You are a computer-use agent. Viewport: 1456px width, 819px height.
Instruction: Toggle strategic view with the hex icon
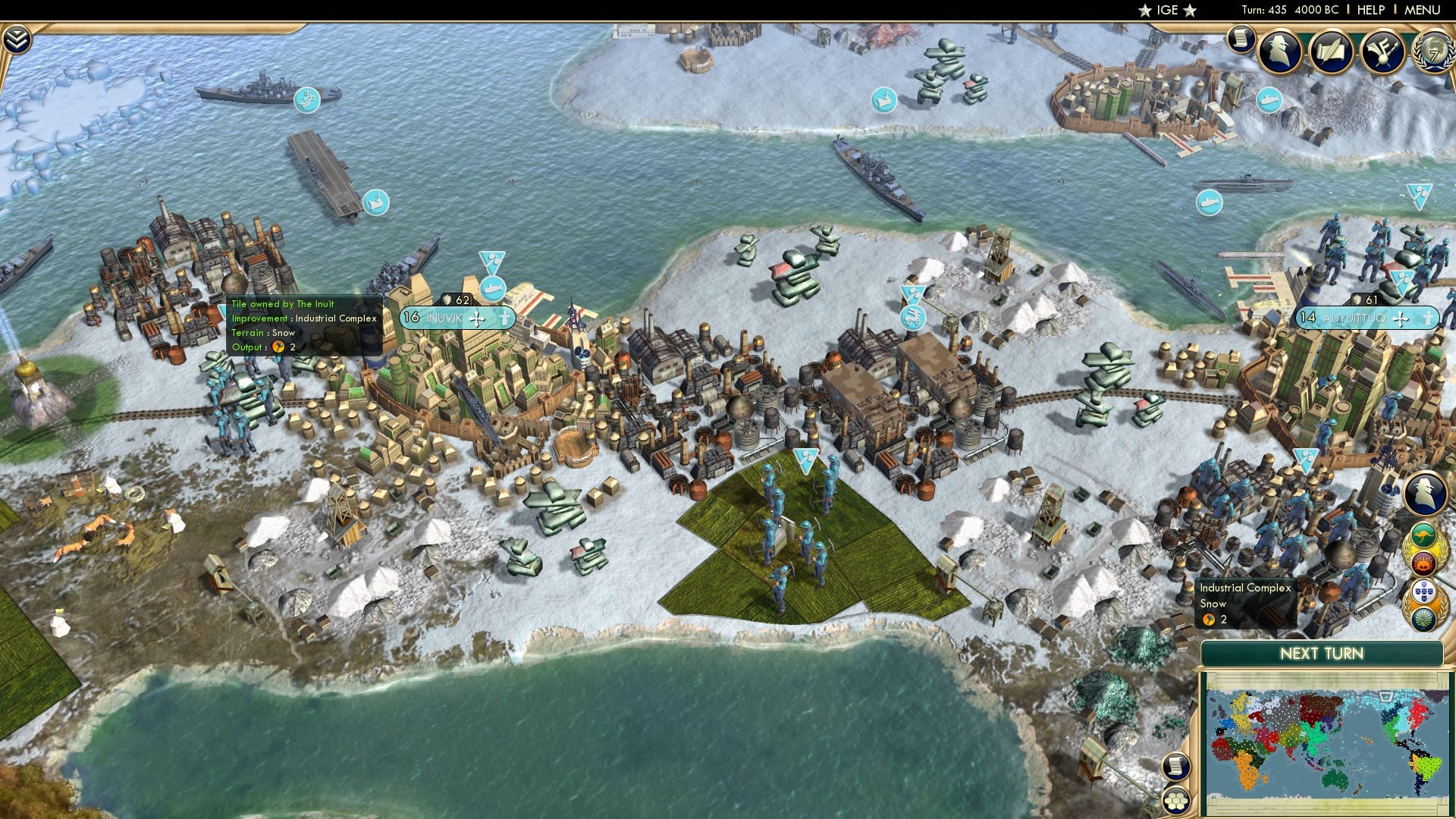click(1178, 801)
